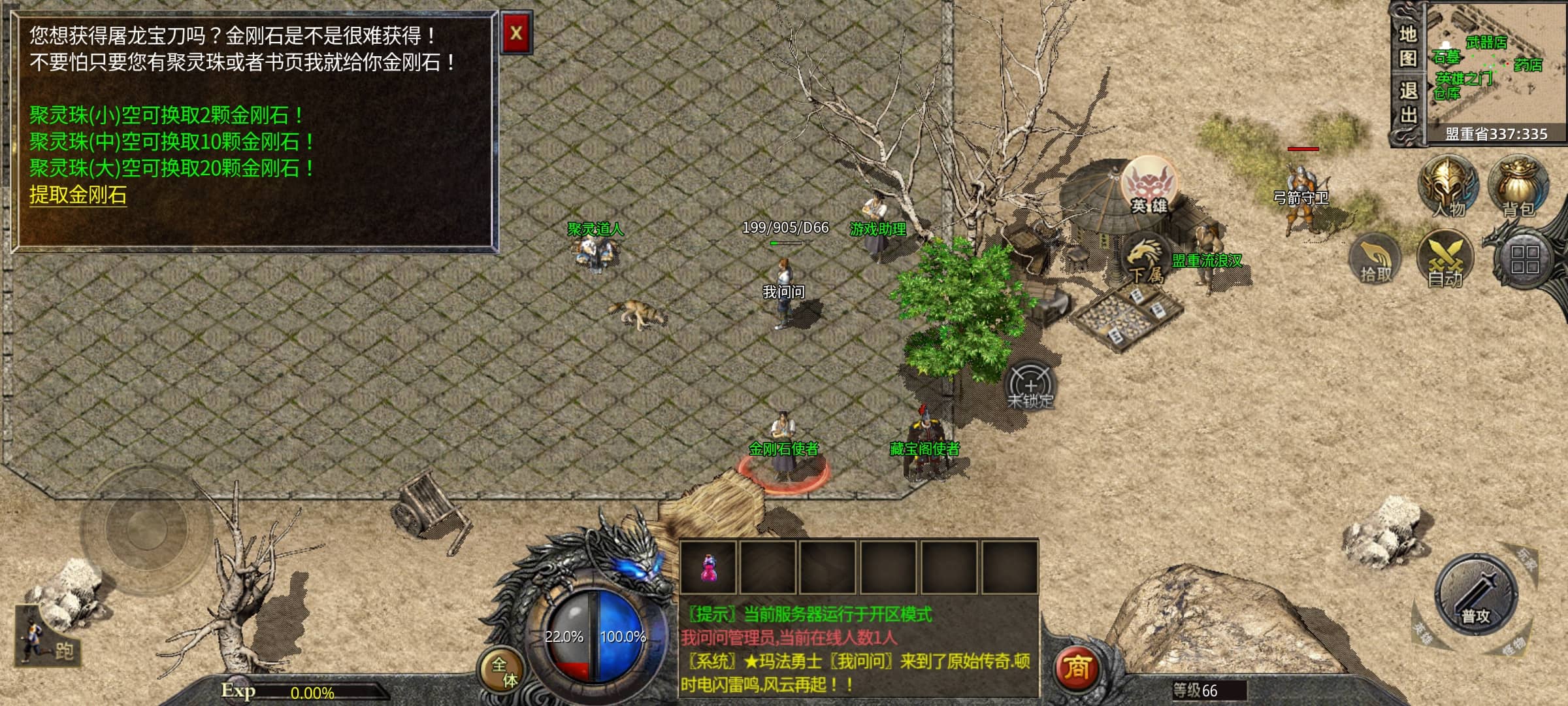Viewport: 1568px width, 706px height.
Task: Open the 背包 bag icon
Action: [1518, 186]
